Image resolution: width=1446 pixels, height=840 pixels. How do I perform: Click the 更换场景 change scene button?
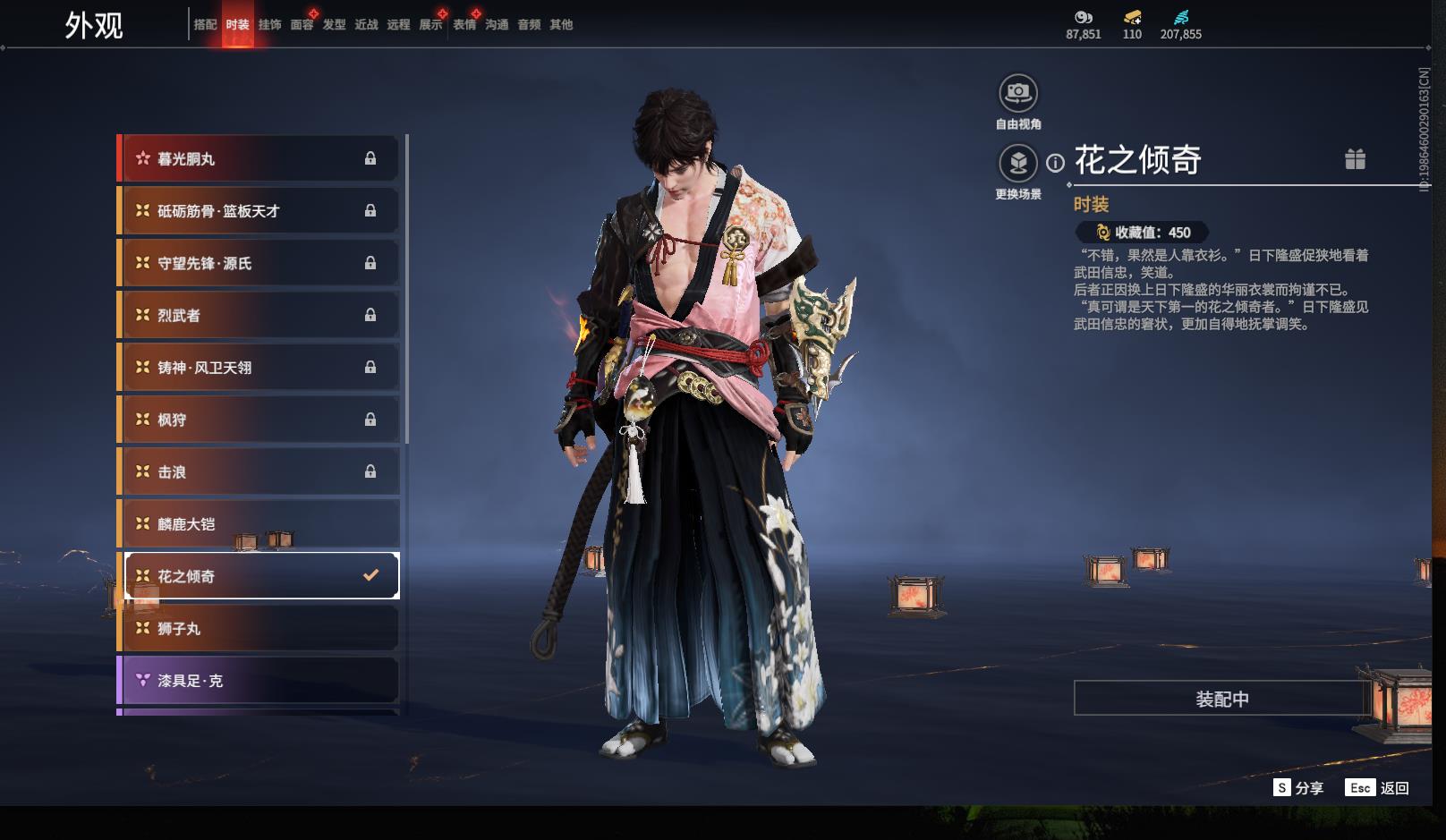coord(1018,164)
